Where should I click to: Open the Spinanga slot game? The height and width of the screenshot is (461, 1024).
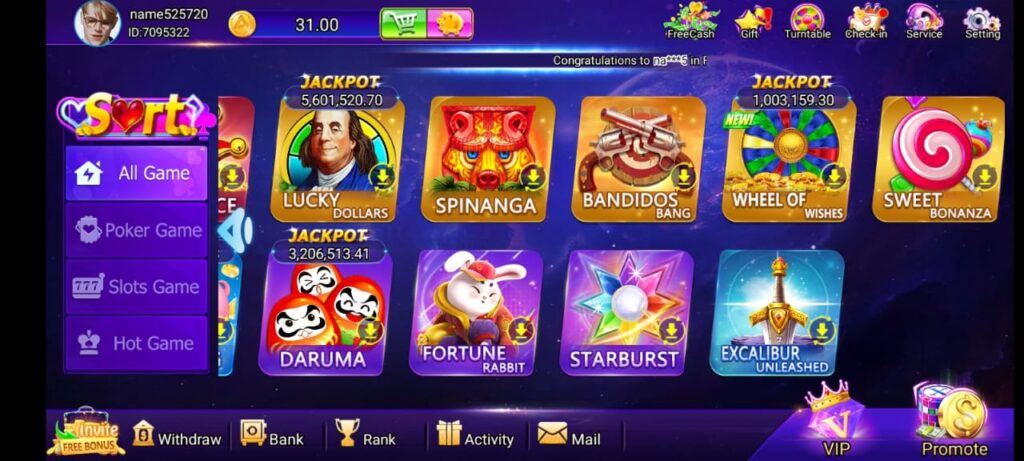click(486, 160)
